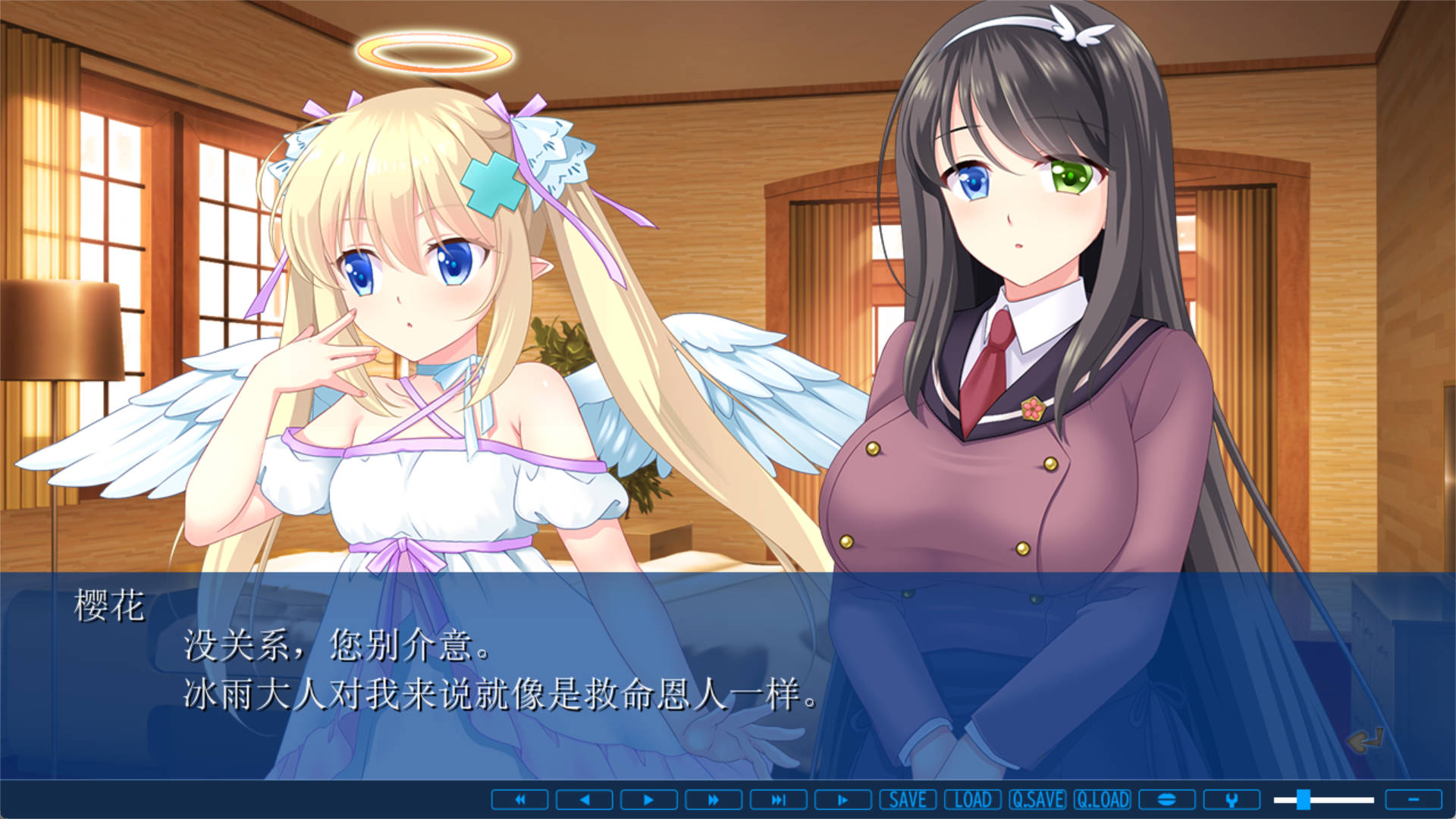Hide the dialogue window using the eye icon

point(1166,800)
